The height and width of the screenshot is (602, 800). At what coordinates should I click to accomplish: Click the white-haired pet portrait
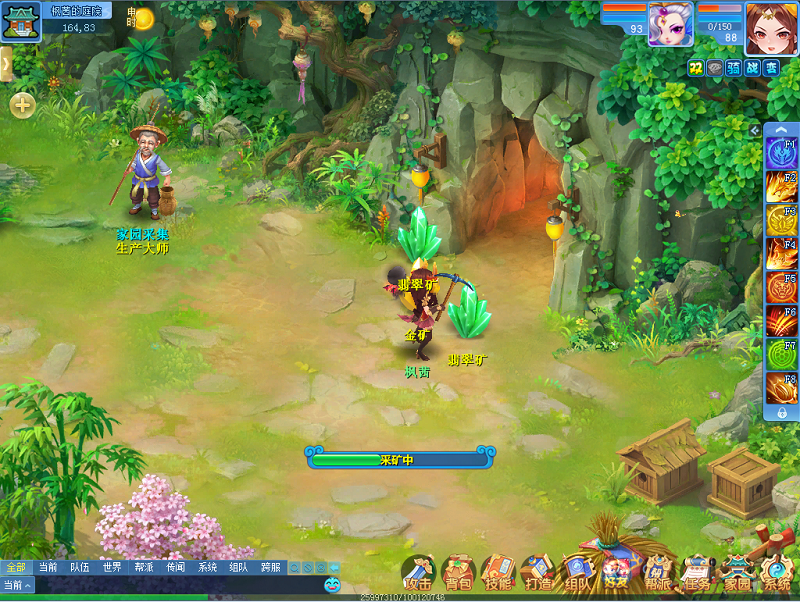(670, 24)
